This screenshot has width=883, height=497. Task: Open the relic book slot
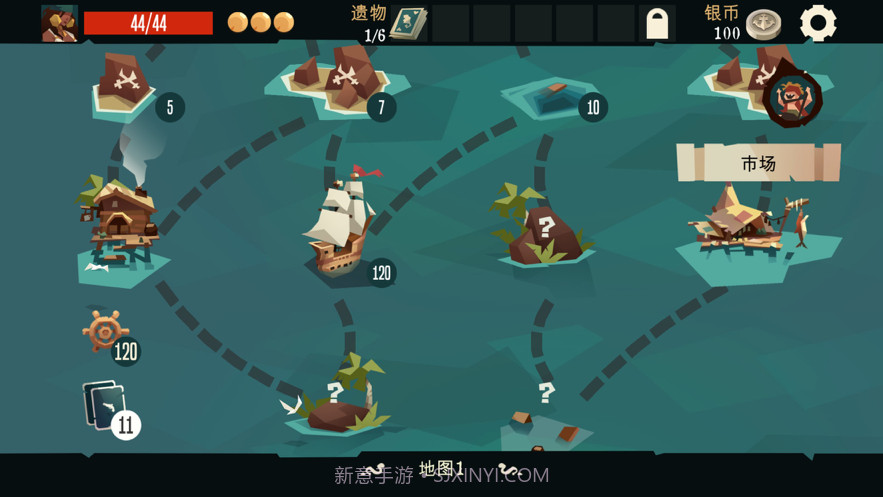(408, 23)
